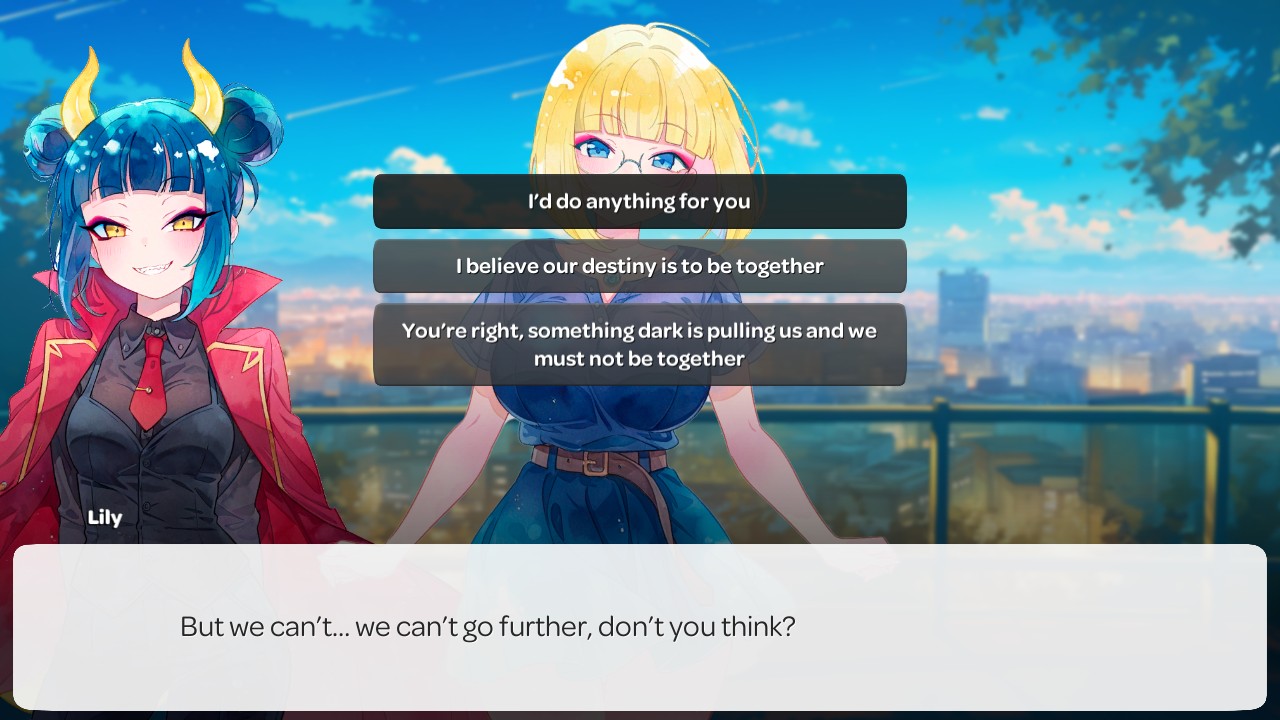Pick the "something dark is pulling us" option

coord(639,344)
